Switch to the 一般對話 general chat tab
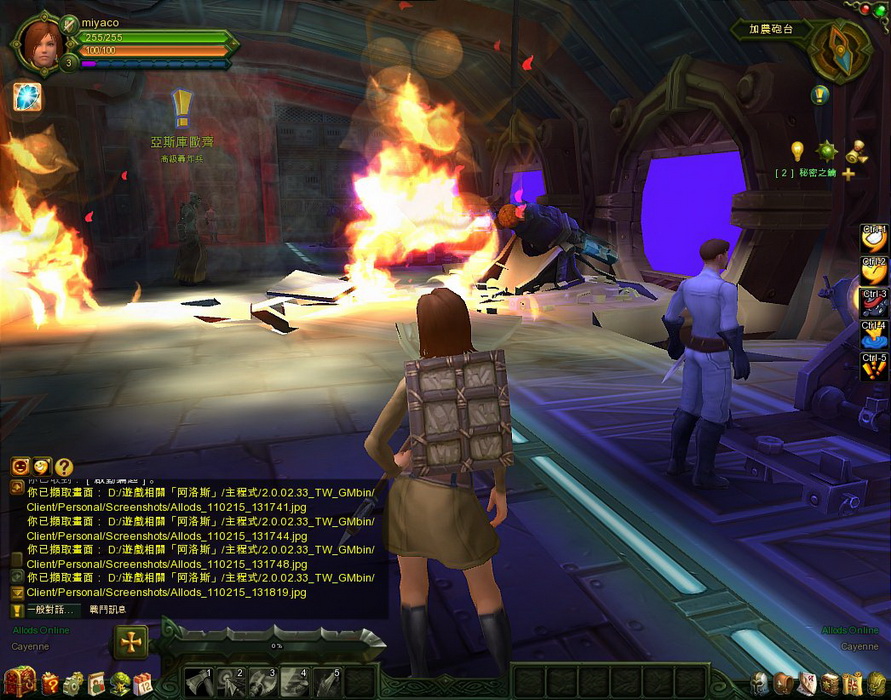The width and height of the screenshot is (891, 700). click(x=50, y=609)
